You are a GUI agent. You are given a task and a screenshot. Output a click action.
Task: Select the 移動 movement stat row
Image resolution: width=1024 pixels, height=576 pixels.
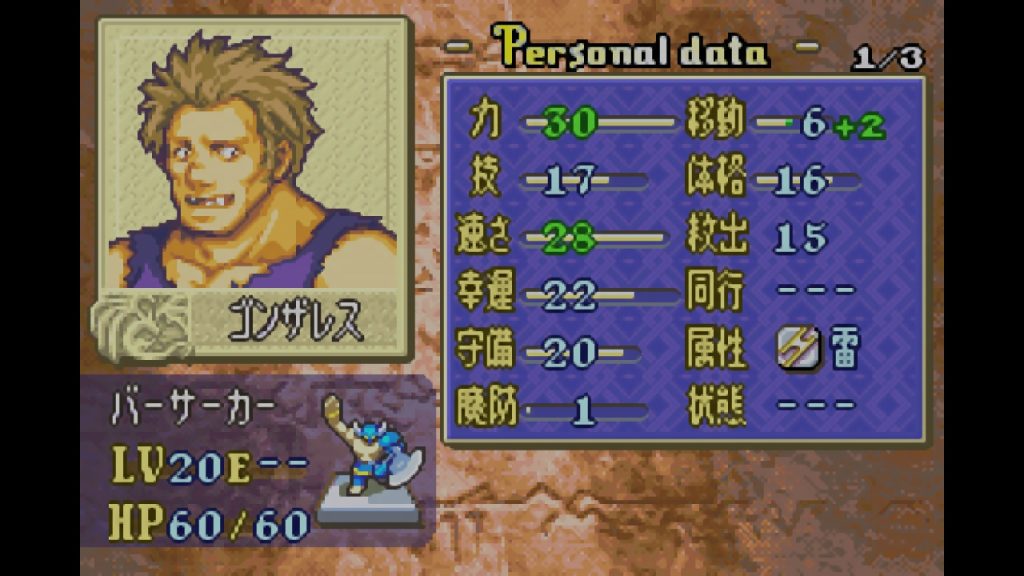click(785, 124)
